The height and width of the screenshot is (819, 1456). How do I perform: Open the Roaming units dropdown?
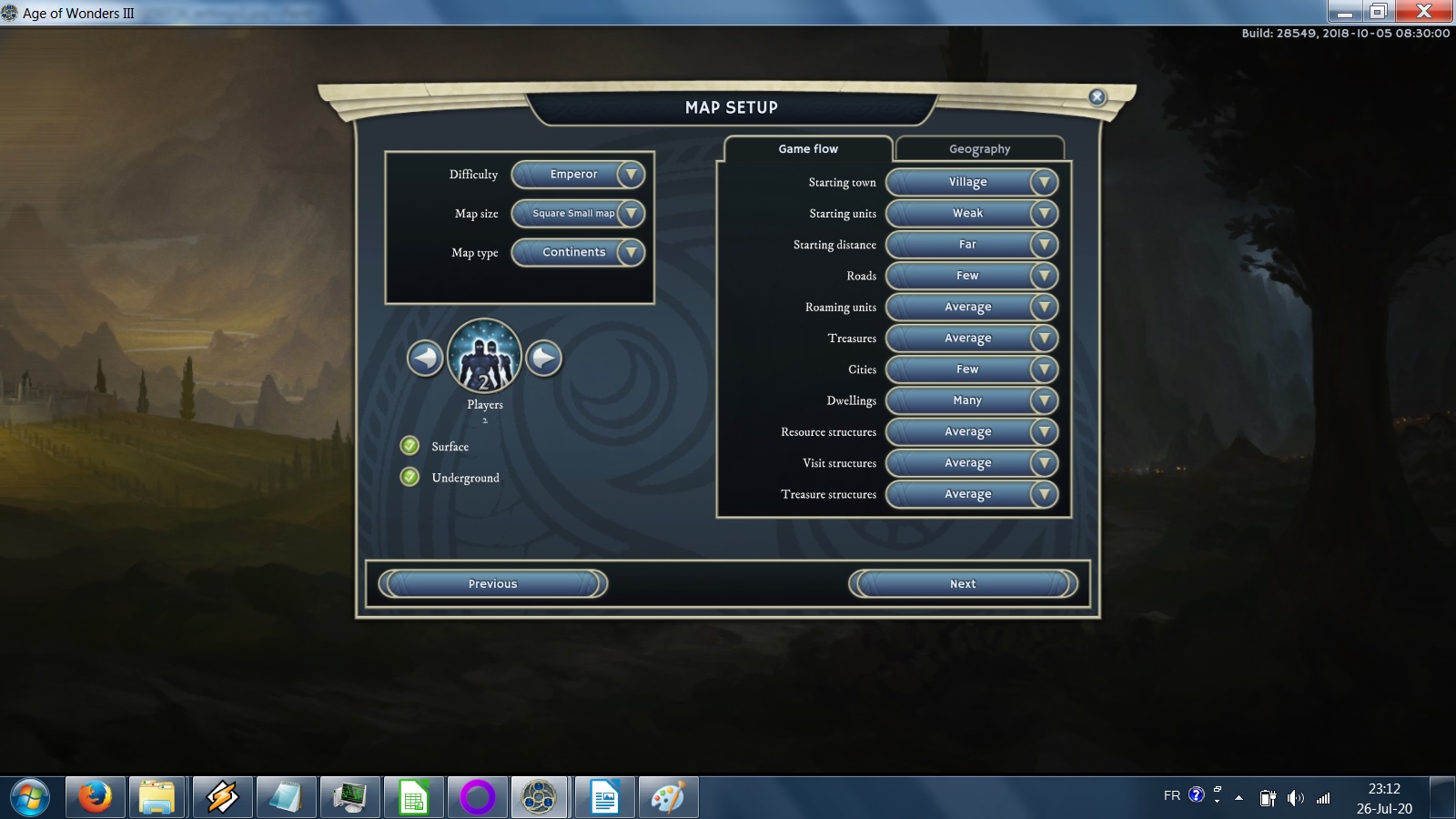[972, 308]
